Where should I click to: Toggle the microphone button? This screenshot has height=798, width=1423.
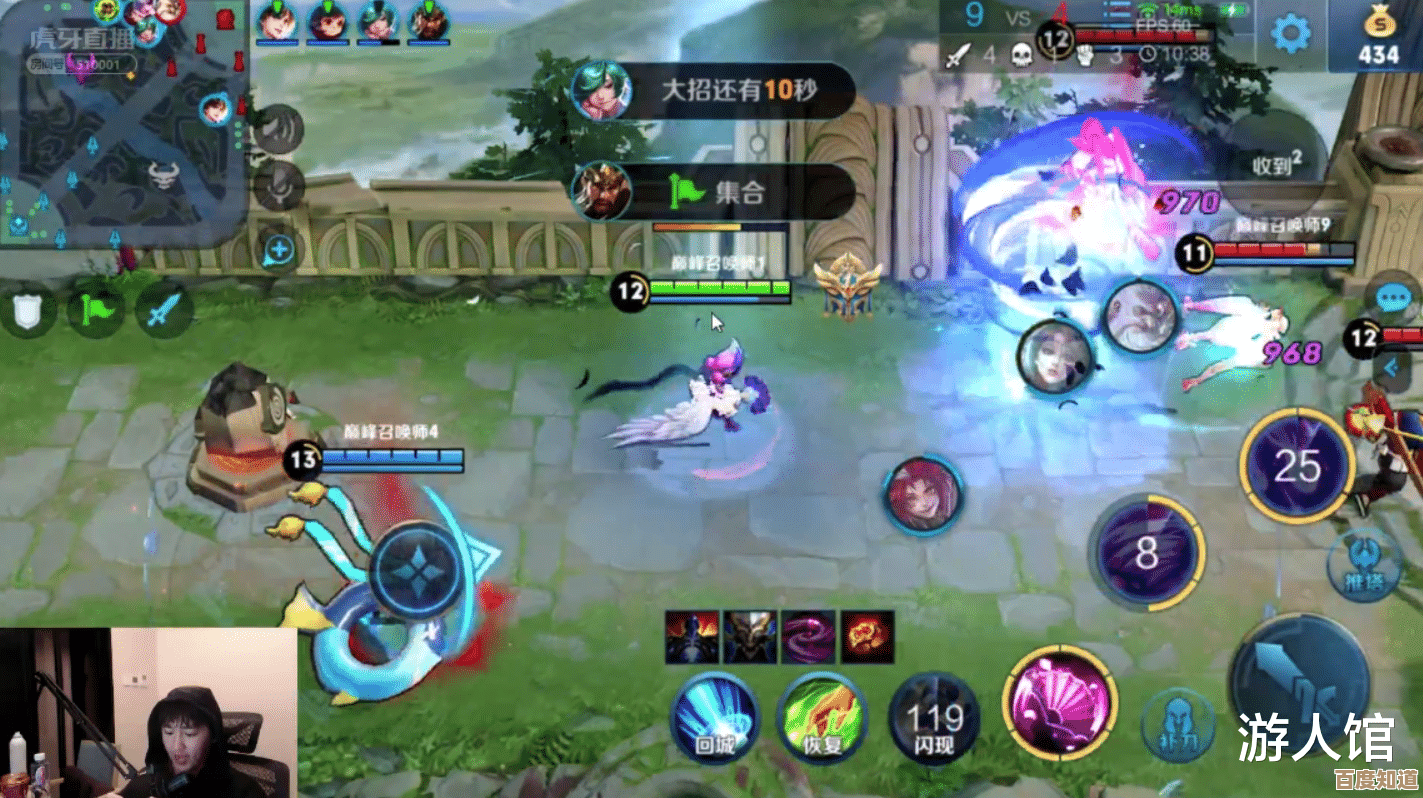[x=278, y=185]
